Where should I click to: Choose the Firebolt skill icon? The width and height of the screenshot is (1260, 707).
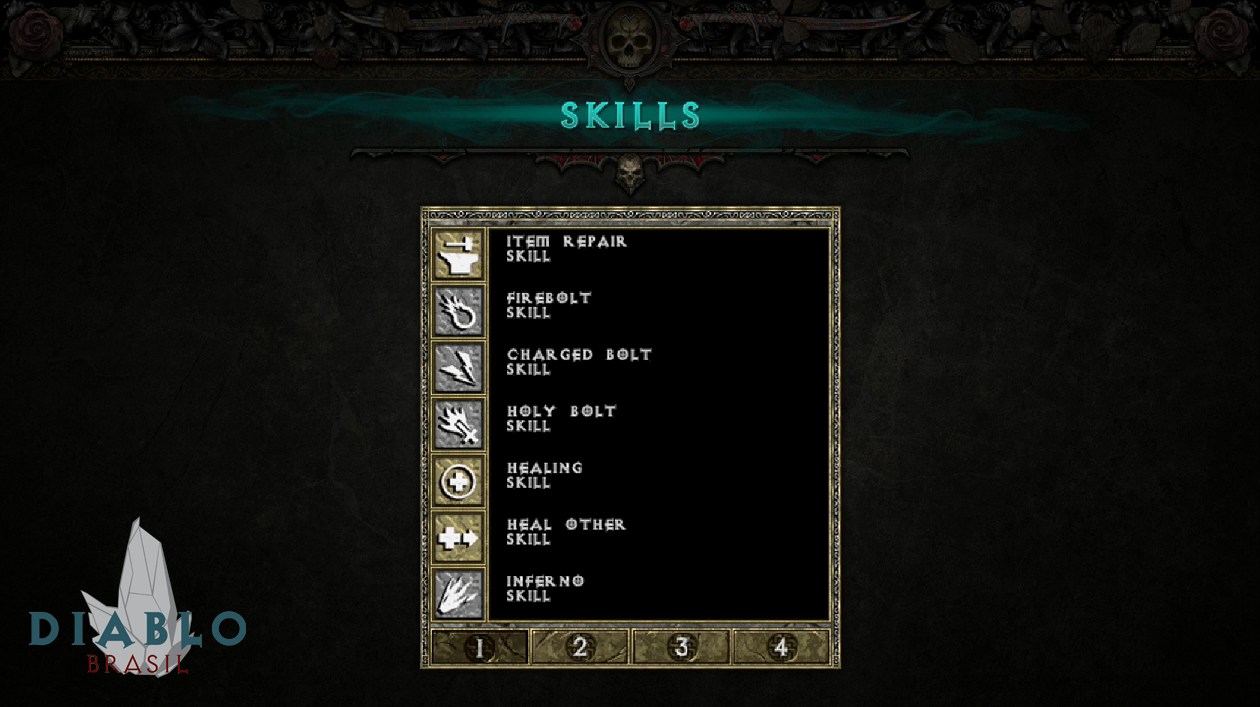(x=459, y=311)
